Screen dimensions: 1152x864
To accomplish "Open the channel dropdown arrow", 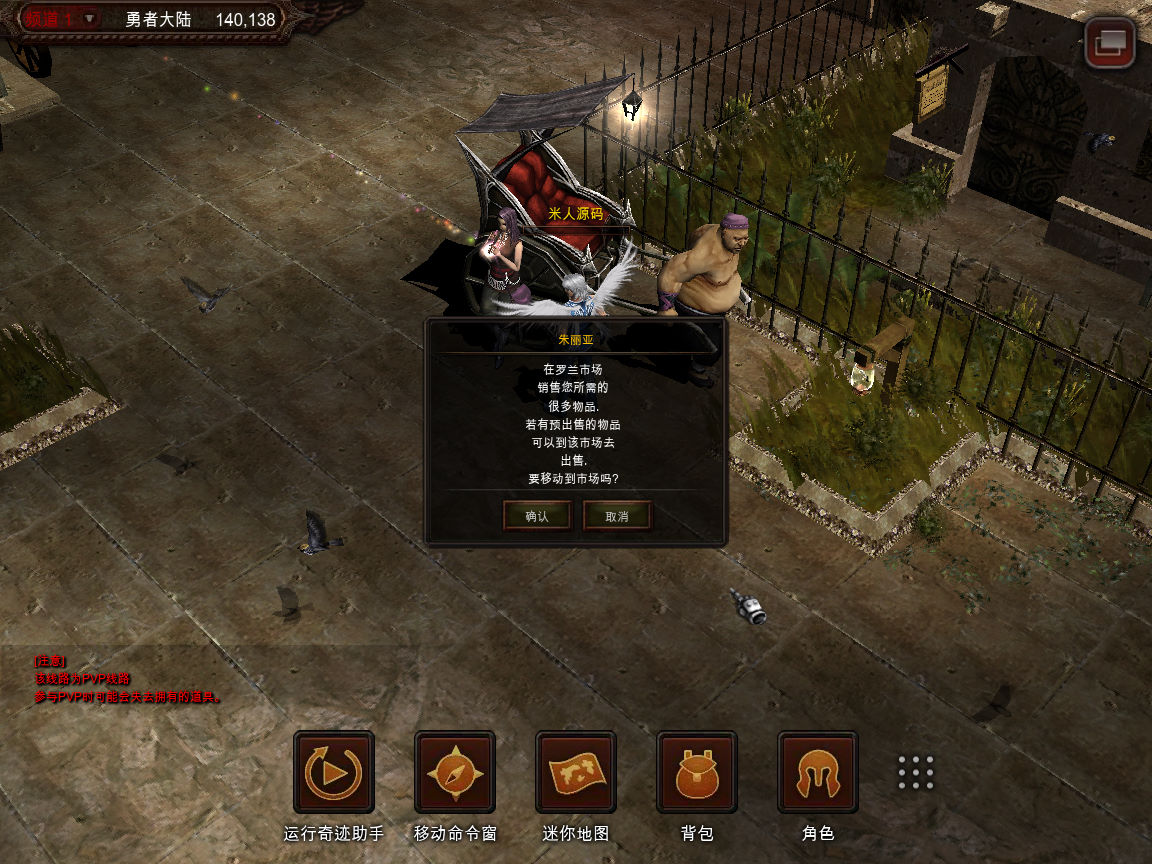I will [x=89, y=19].
